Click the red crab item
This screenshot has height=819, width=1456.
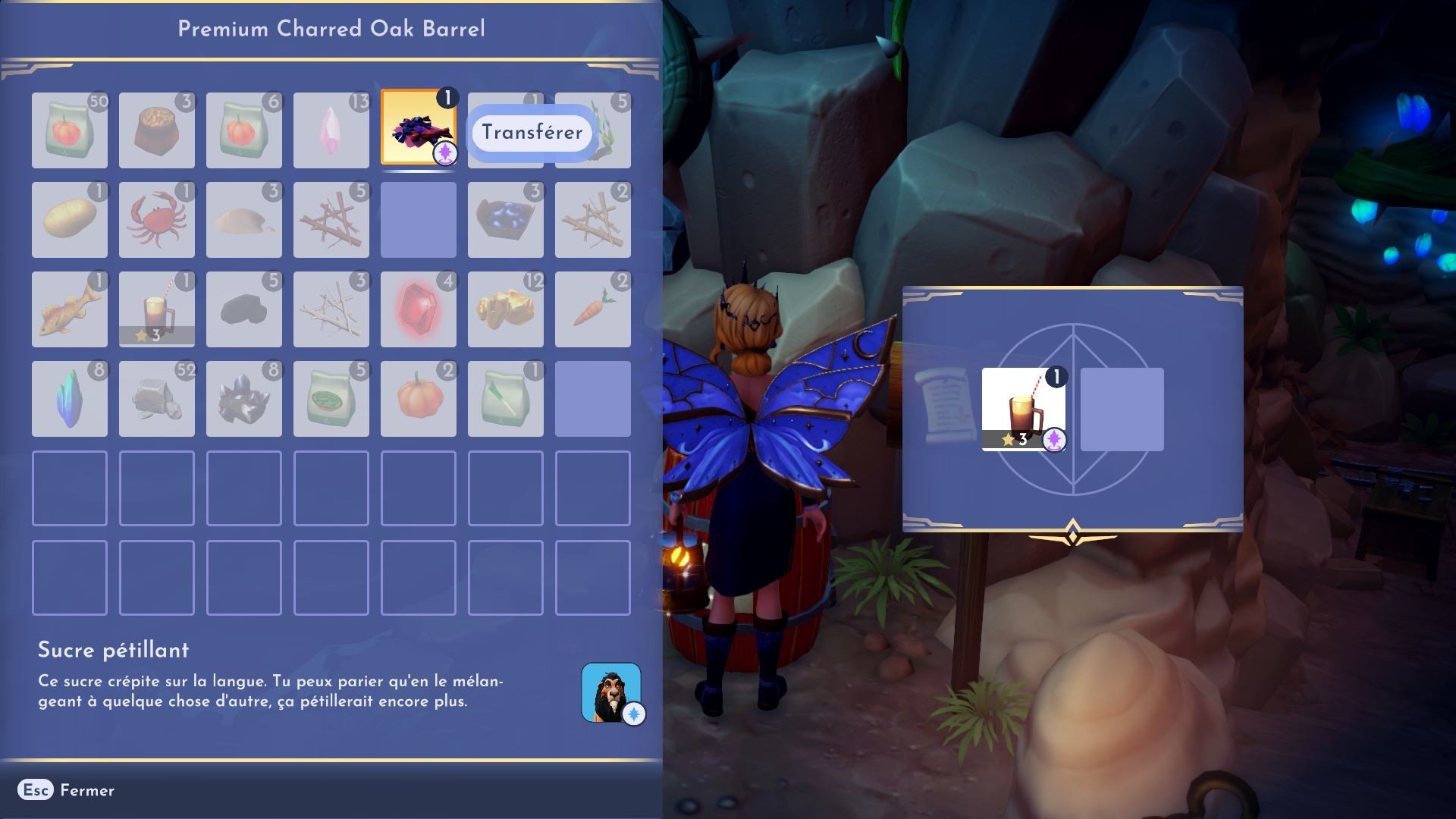pyautogui.click(x=156, y=220)
